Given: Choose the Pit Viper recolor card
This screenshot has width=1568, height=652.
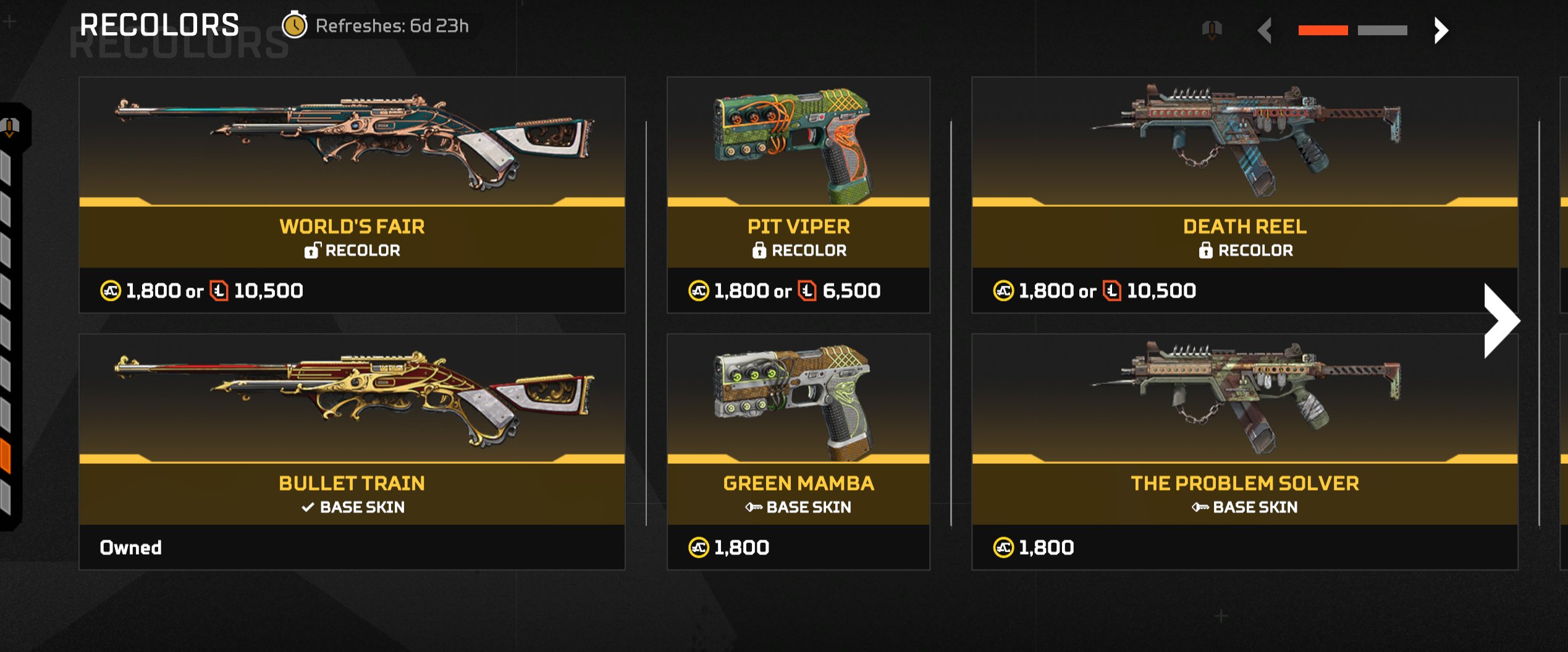Looking at the screenshot, I should [x=798, y=194].
